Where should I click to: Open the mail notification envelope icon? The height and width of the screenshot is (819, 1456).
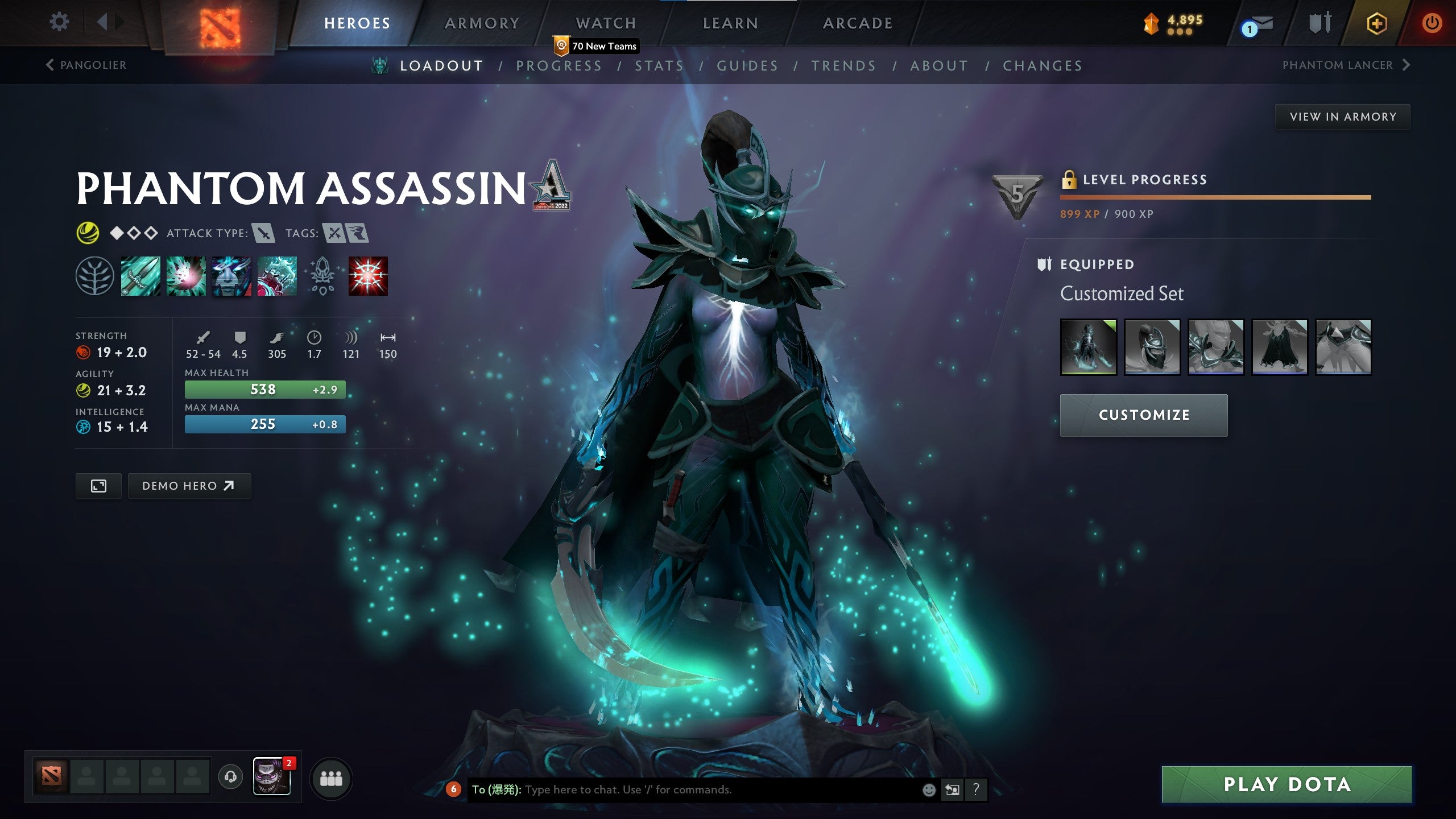click(1260, 24)
